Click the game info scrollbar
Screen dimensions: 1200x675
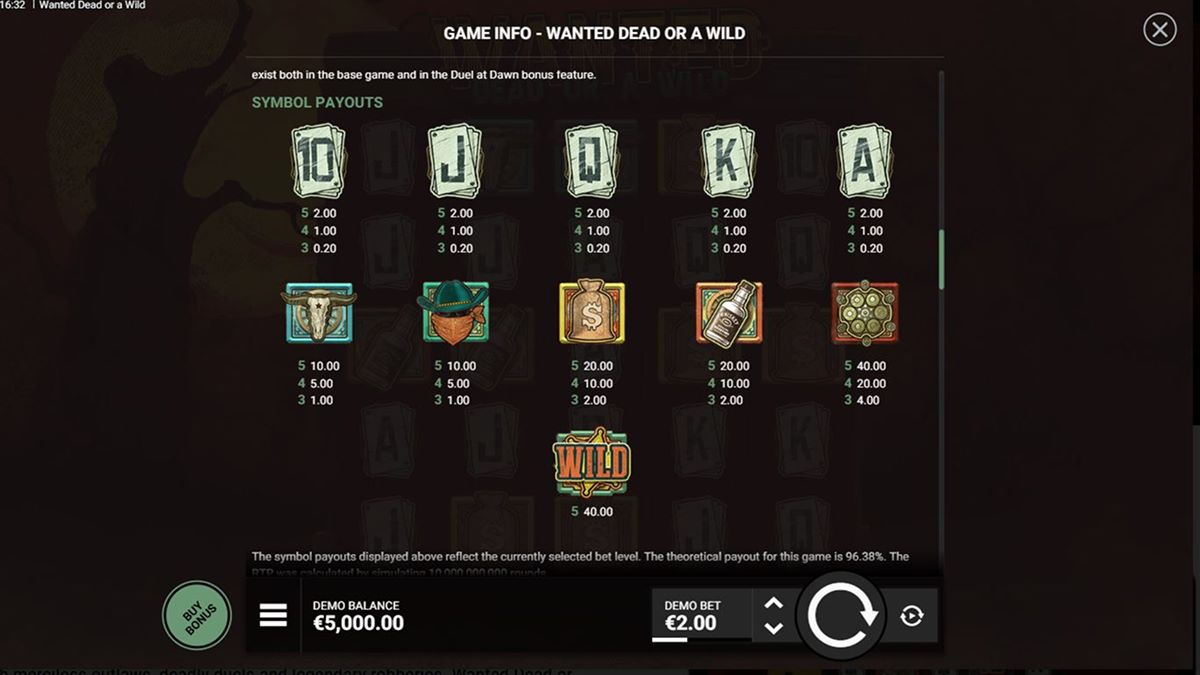coord(940,260)
